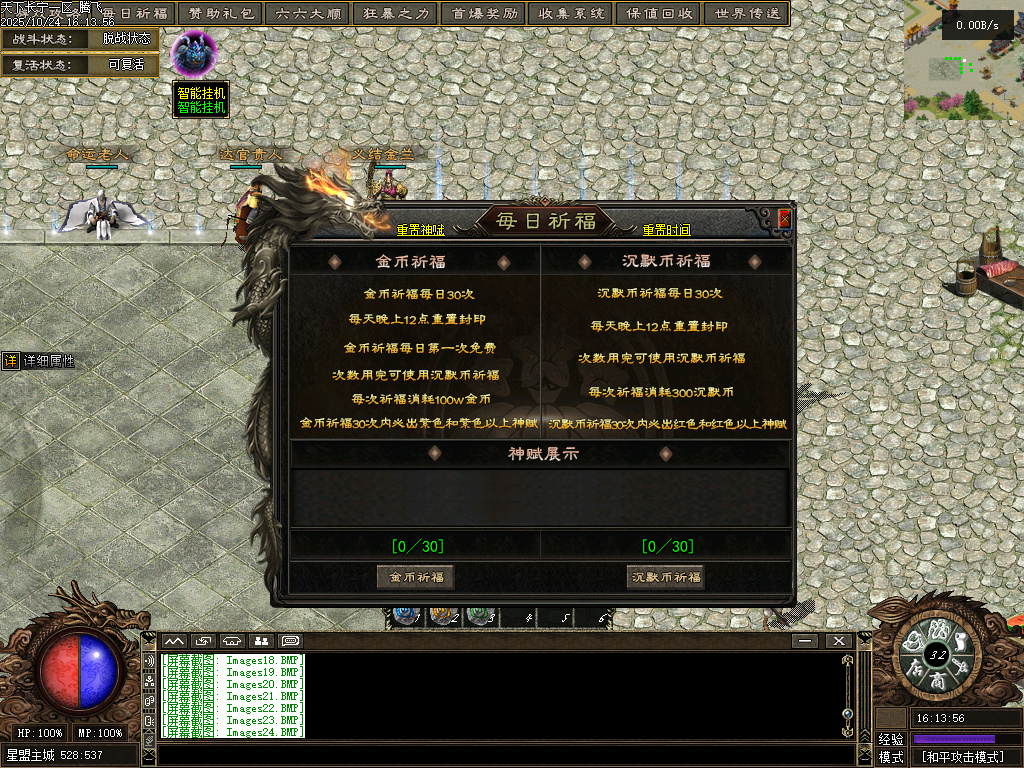Viewport: 1024px width, 768px height.
Task: Click the chat text input field
Action: tap(500, 755)
